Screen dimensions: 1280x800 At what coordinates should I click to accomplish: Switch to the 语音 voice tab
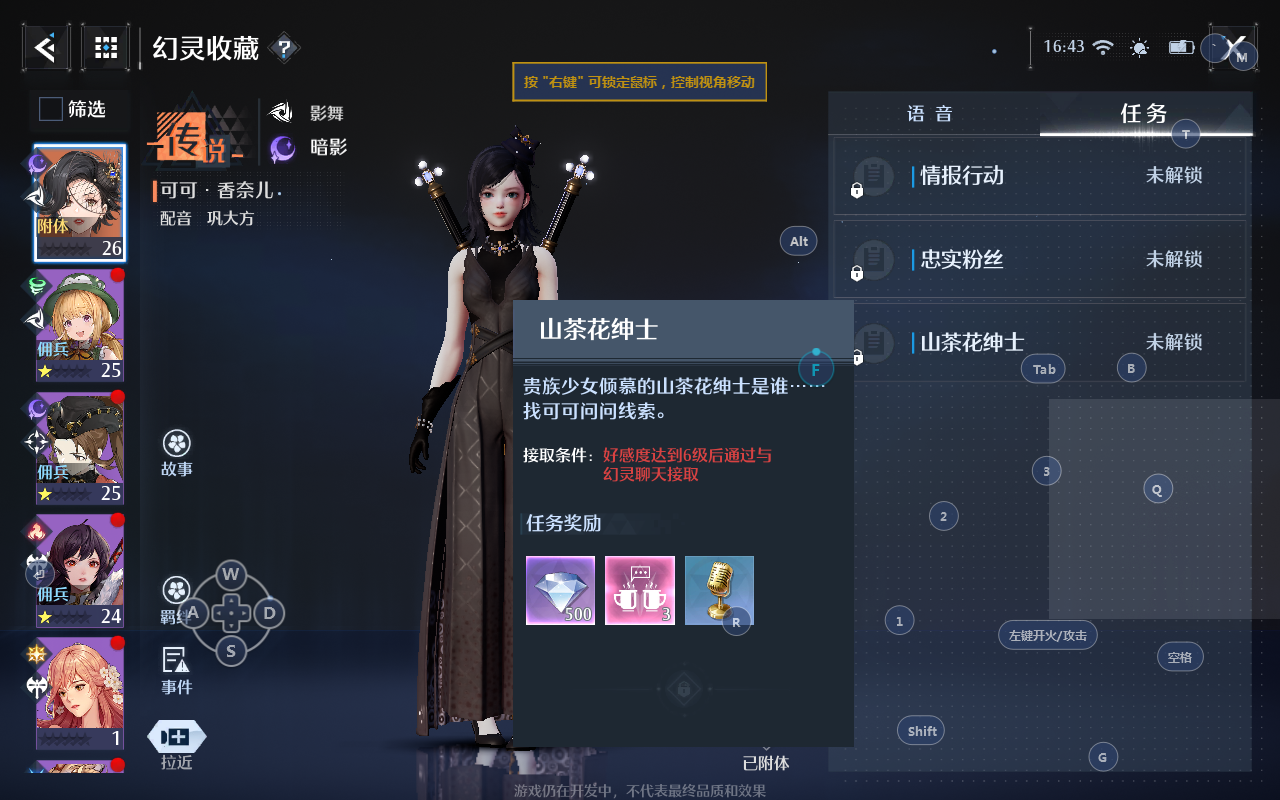click(x=930, y=114)
